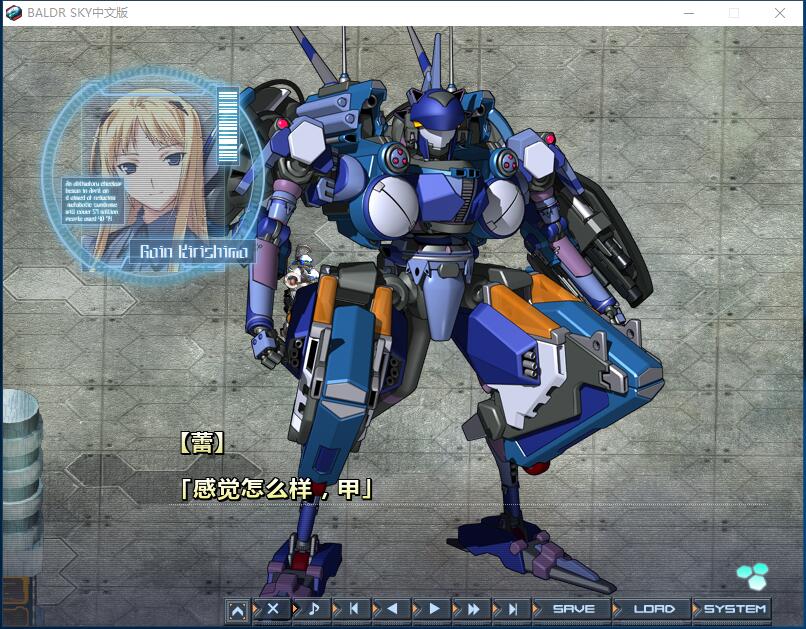The height and width of the screenshot is (629, 806).
Task: Open the SAVE menu
Action: [x=573, y=608]
